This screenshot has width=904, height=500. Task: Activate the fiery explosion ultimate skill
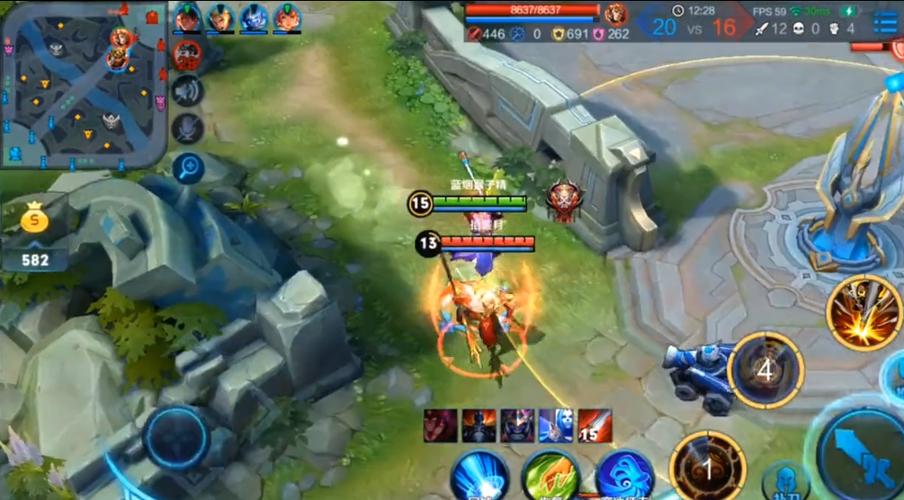[x=864, y=313]
